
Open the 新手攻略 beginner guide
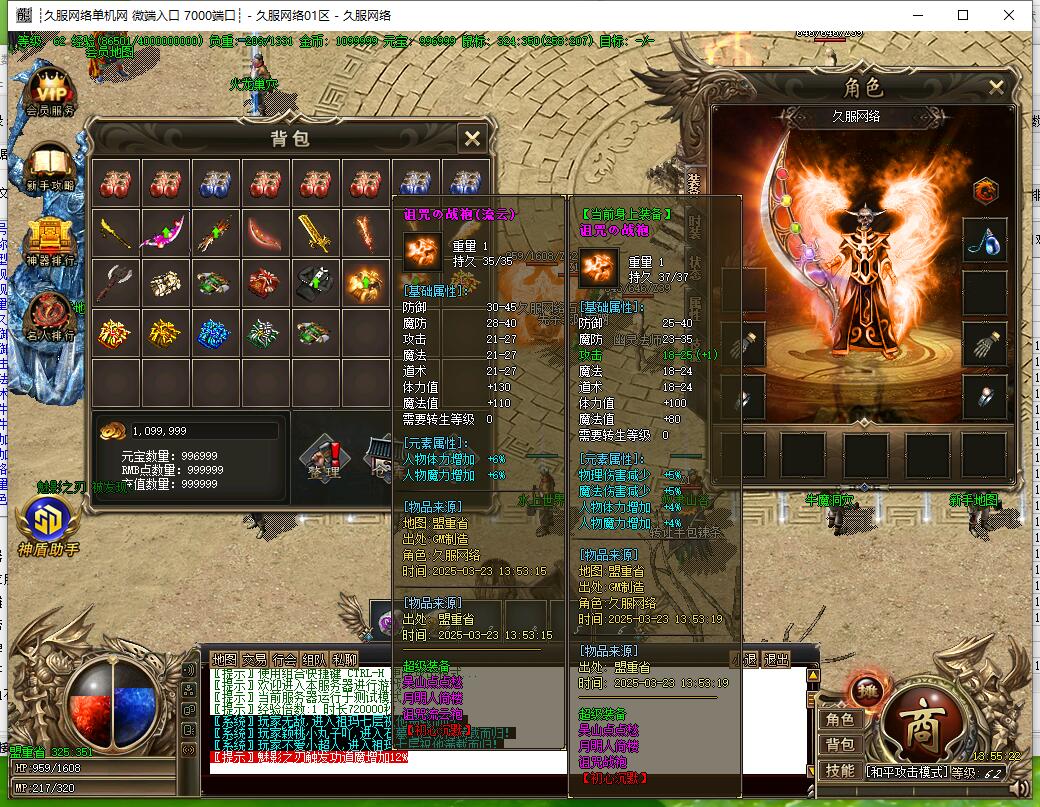point(50,168)
